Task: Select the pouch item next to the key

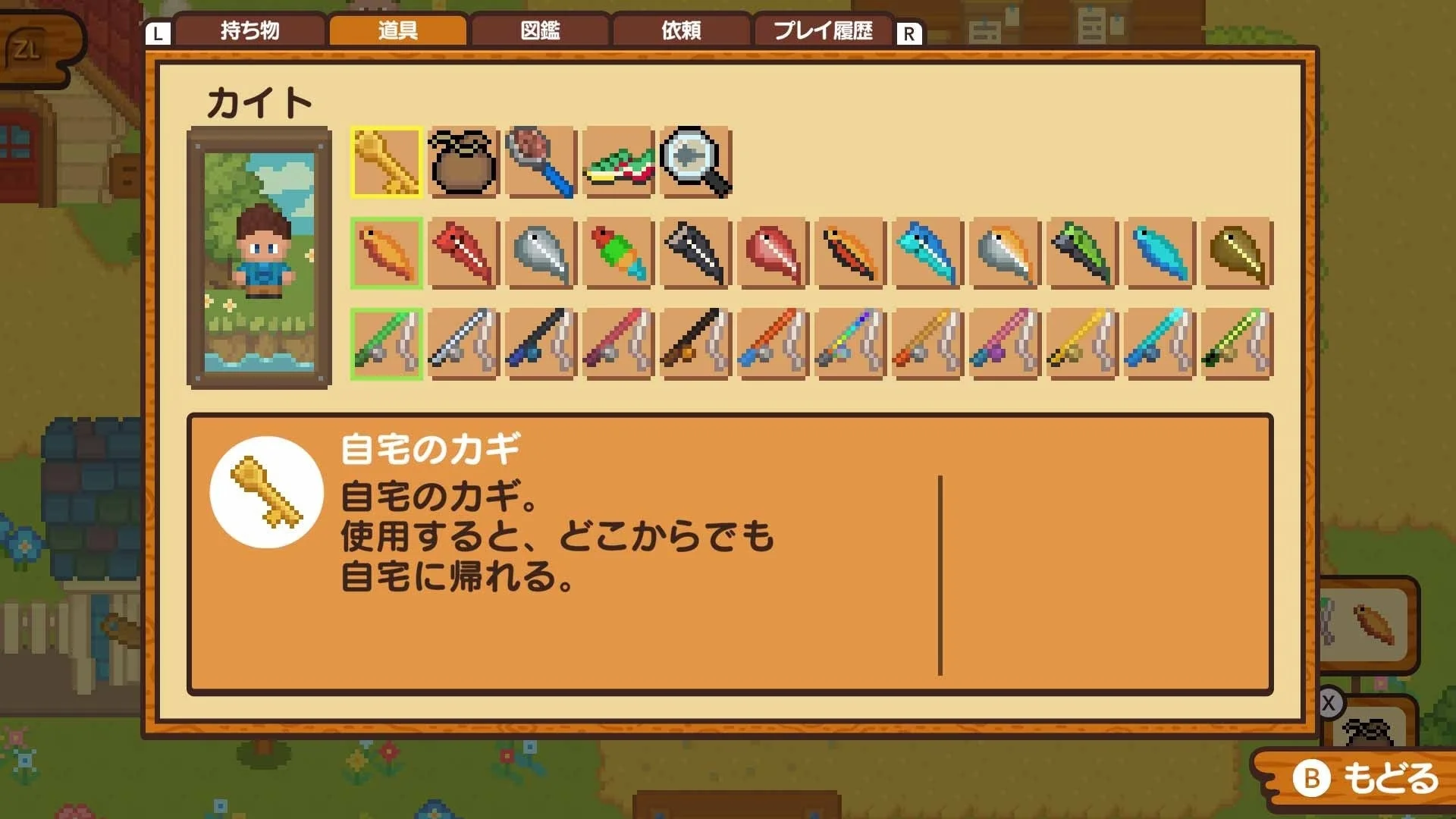Action: pyautogui.click(x=463, y=162)
